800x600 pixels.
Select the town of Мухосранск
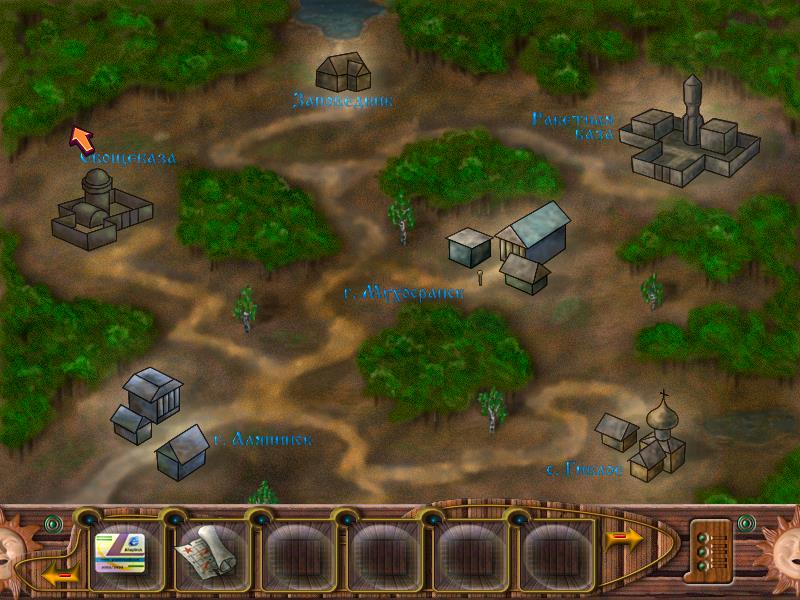[x=507, y=245]
